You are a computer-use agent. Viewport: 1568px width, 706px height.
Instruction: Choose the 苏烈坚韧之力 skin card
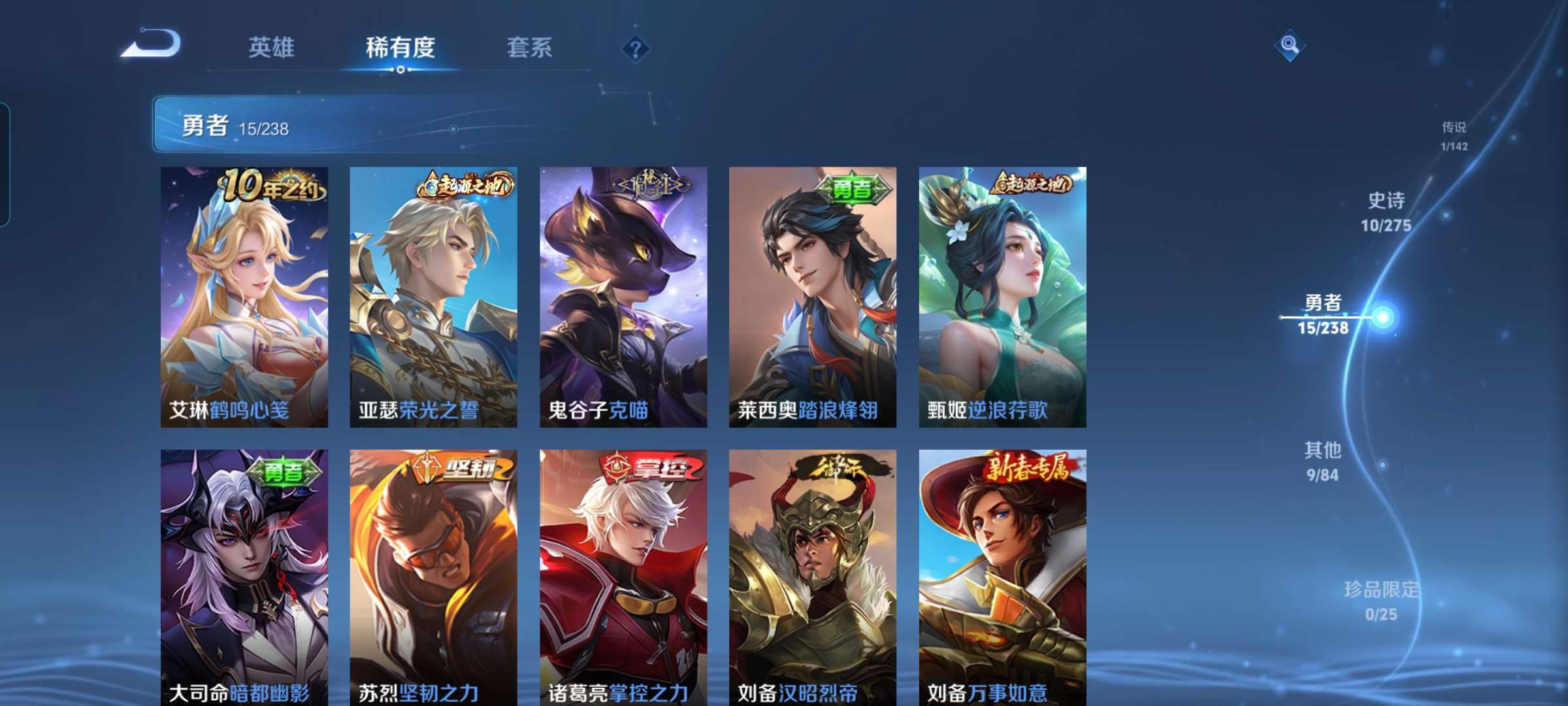(433, 577)
